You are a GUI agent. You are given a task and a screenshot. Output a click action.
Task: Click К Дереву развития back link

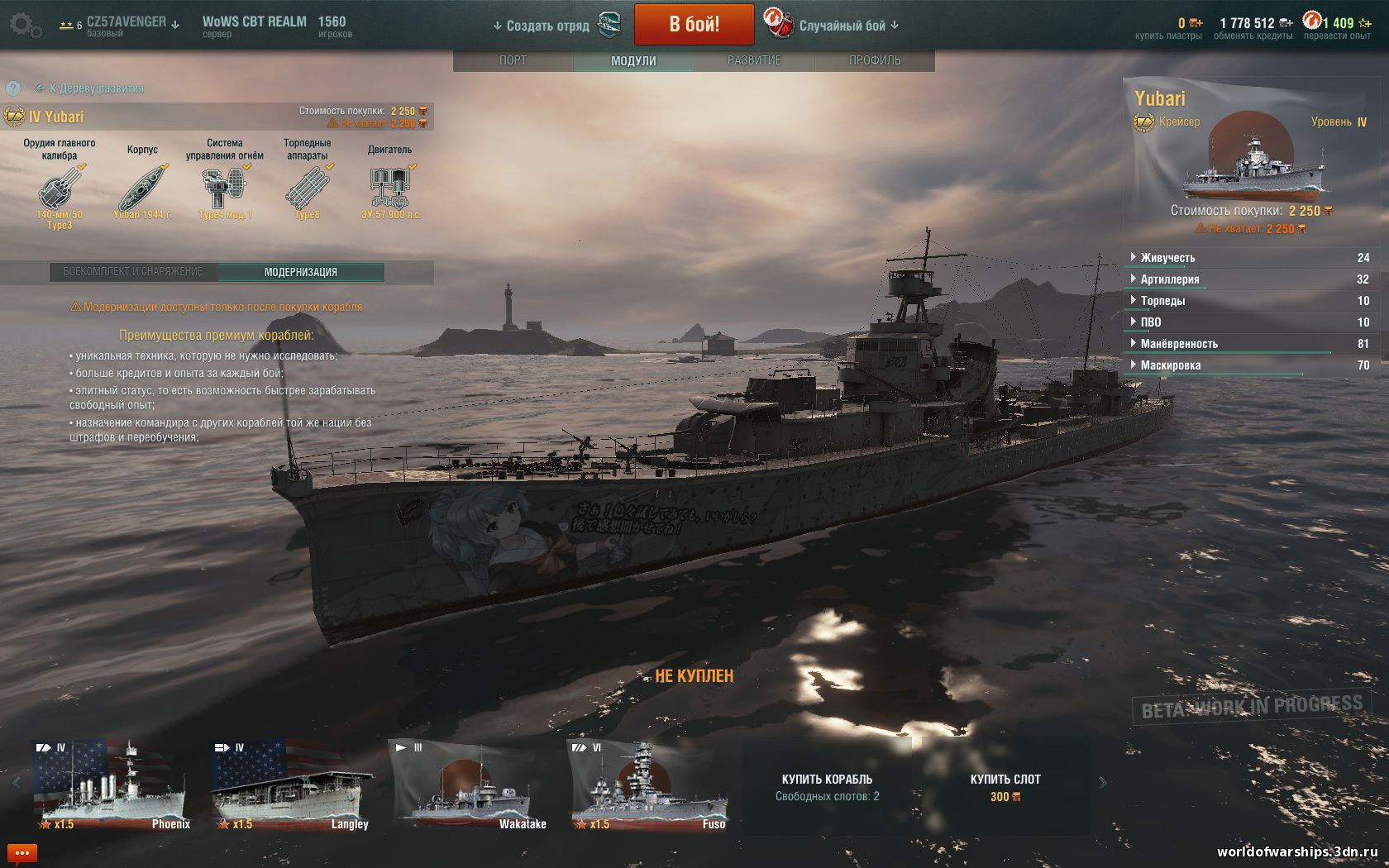tap(91, 88)
